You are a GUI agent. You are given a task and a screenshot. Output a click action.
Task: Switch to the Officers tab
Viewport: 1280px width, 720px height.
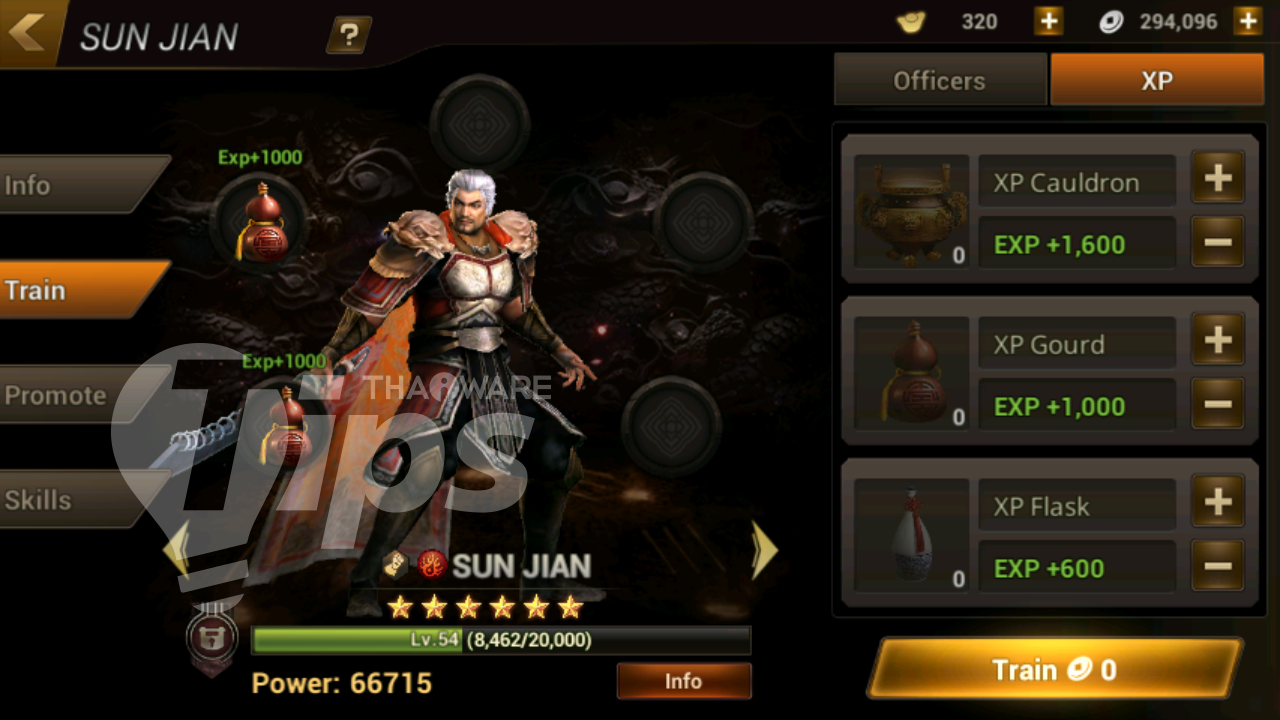point(939,81)
